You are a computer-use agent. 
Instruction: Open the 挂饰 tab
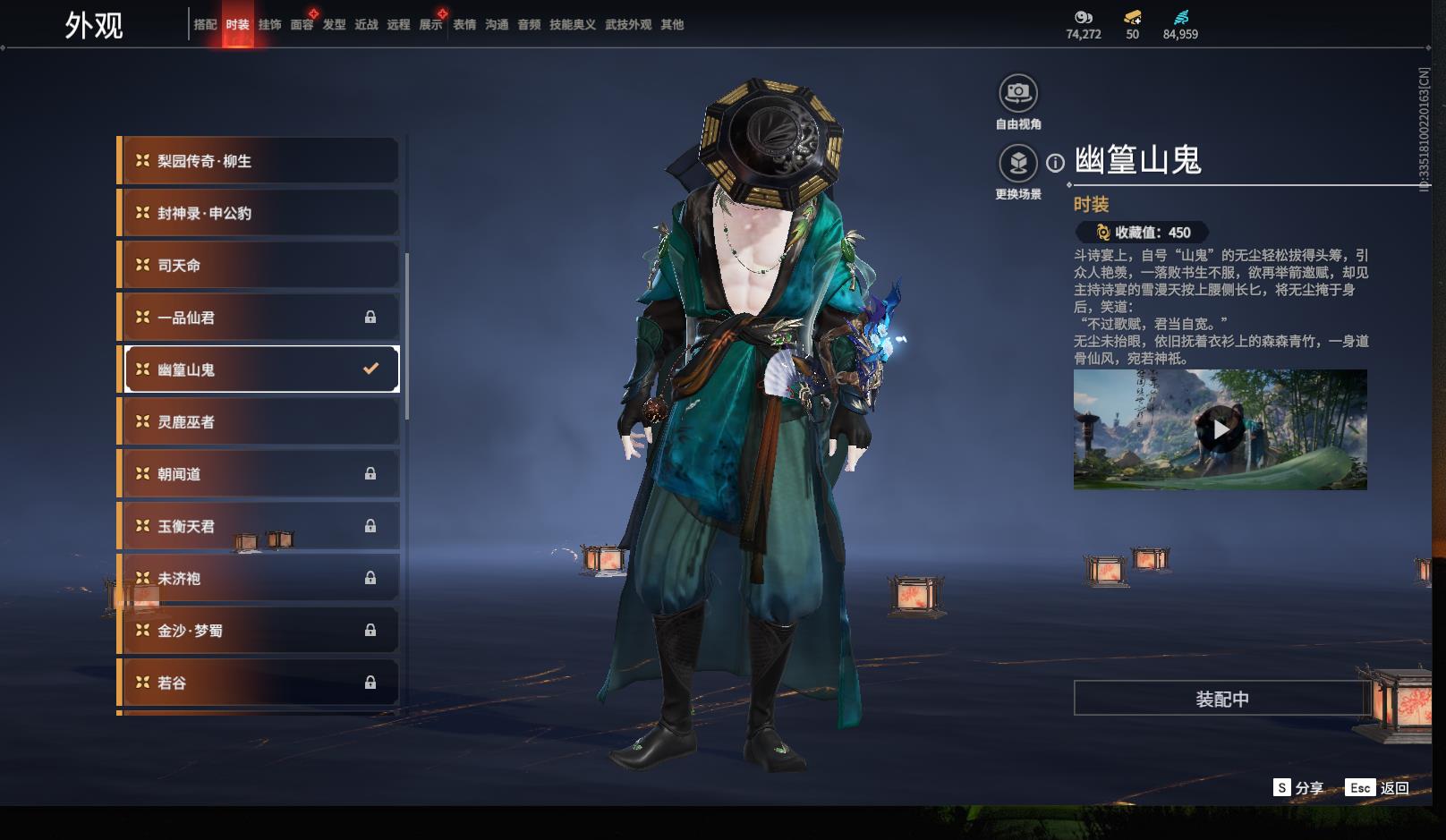coord(269,25)
